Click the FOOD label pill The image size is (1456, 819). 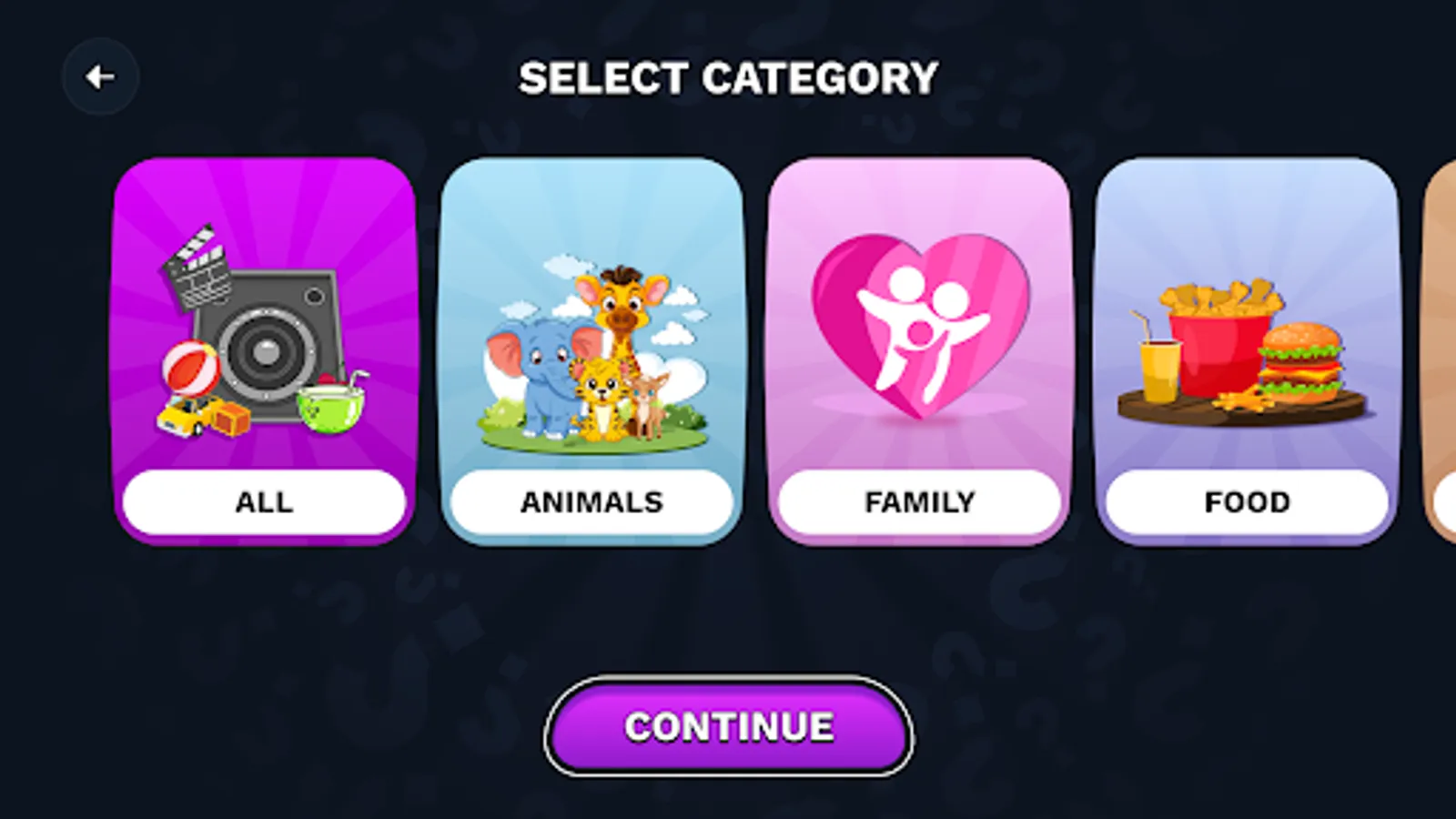pyautogui.click(x=1246, y=500)
